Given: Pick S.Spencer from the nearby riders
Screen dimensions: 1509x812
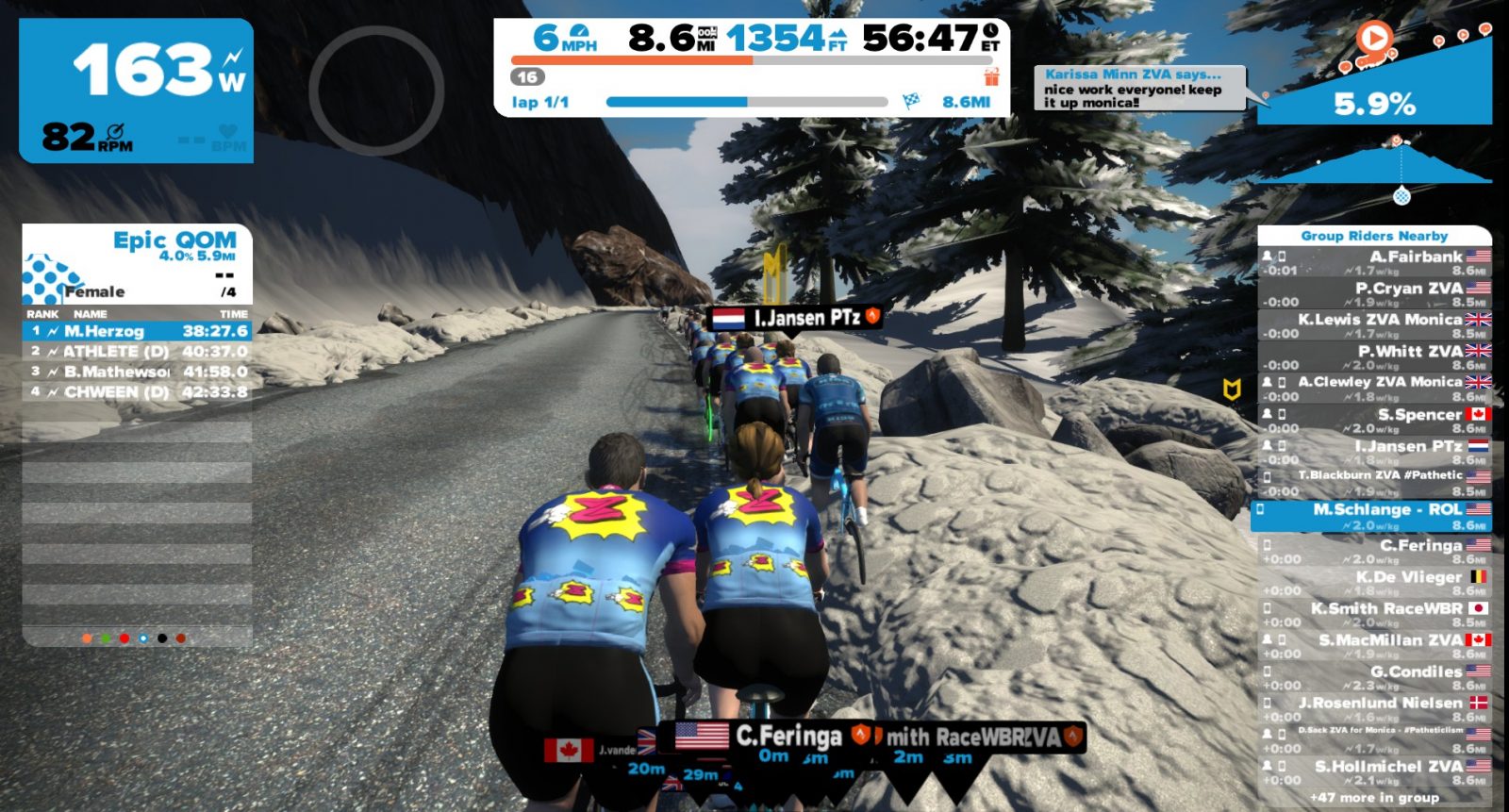Looking at the screenshot, I should coord(1375,421).
